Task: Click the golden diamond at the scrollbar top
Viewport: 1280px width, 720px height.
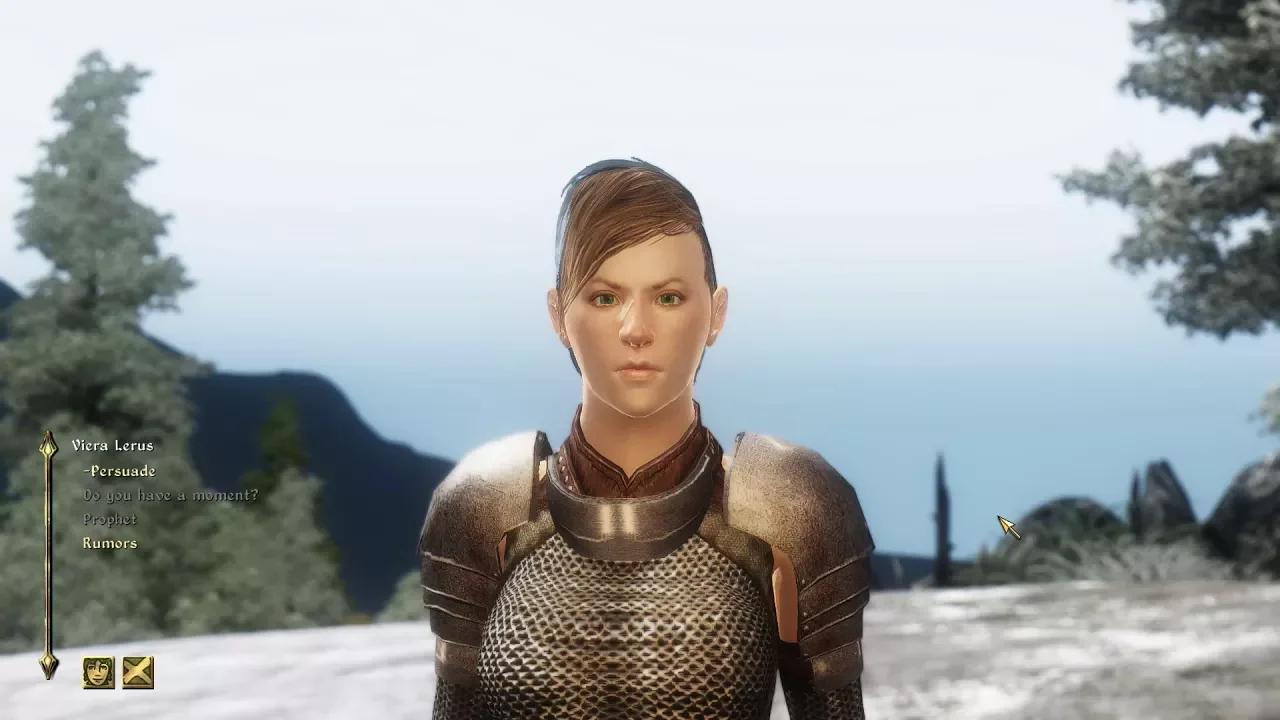Action: 47,448
